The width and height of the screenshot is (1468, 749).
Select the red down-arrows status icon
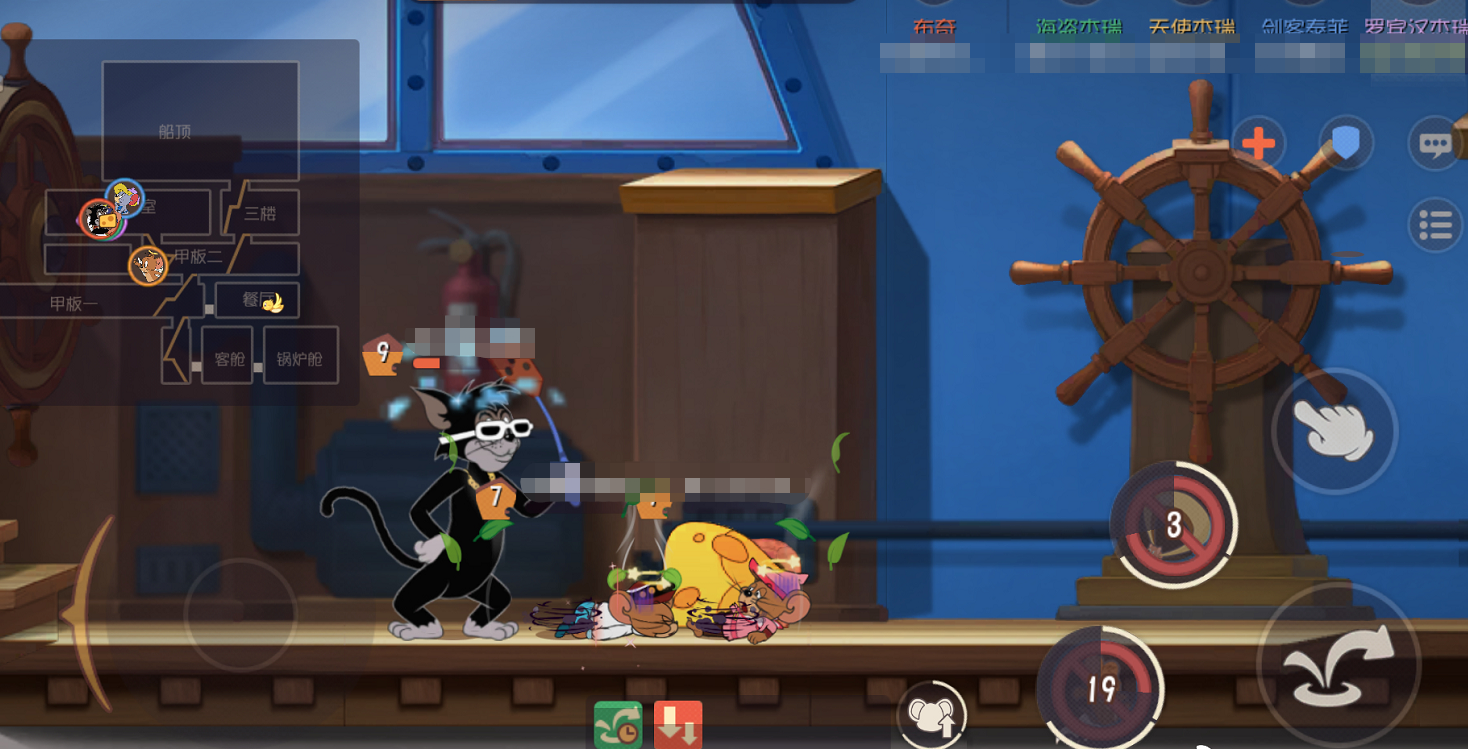click(678, 725)
